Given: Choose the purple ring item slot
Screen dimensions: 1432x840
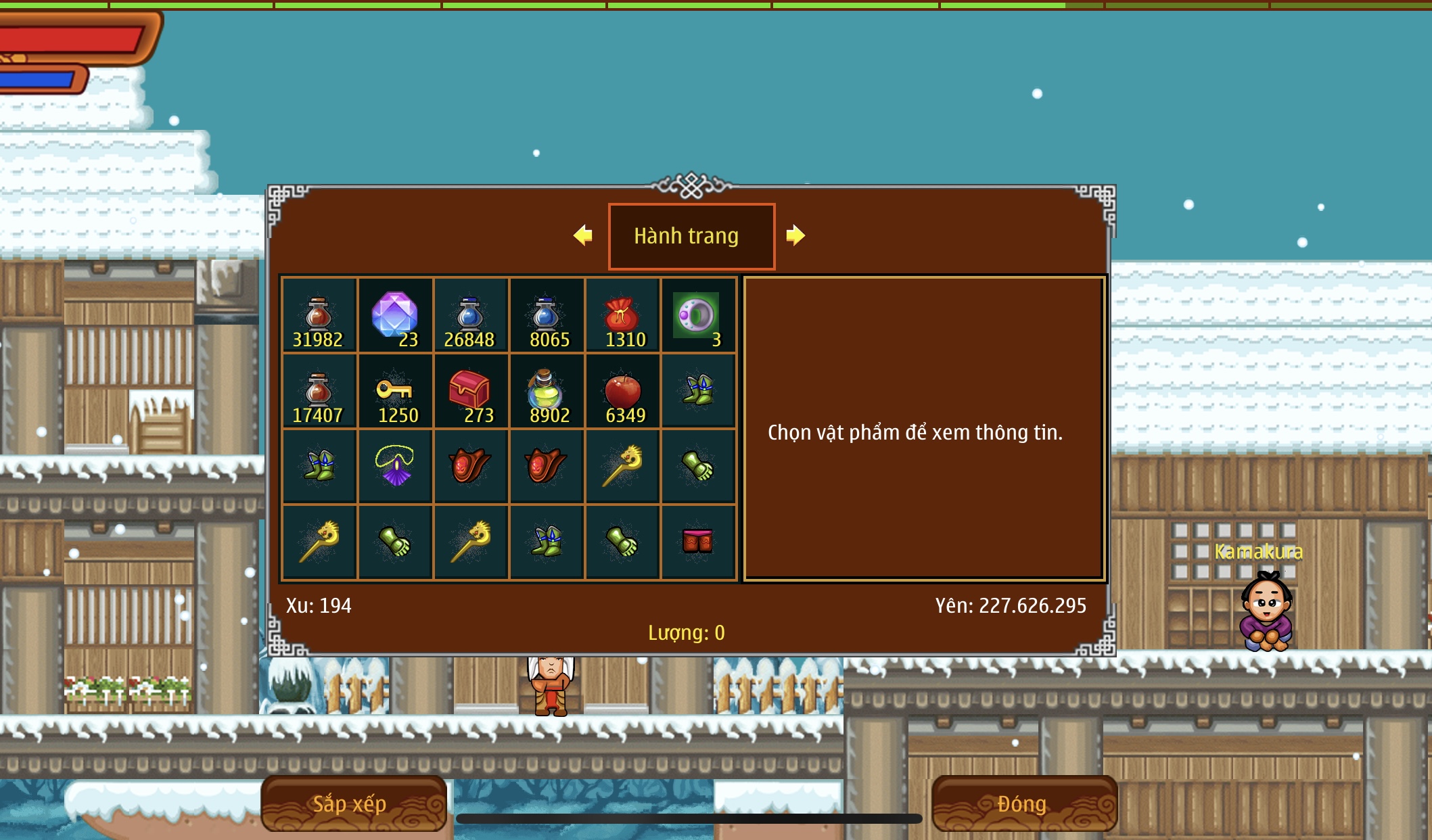Looking at the screenshot, I should click(x=697, y=315).
